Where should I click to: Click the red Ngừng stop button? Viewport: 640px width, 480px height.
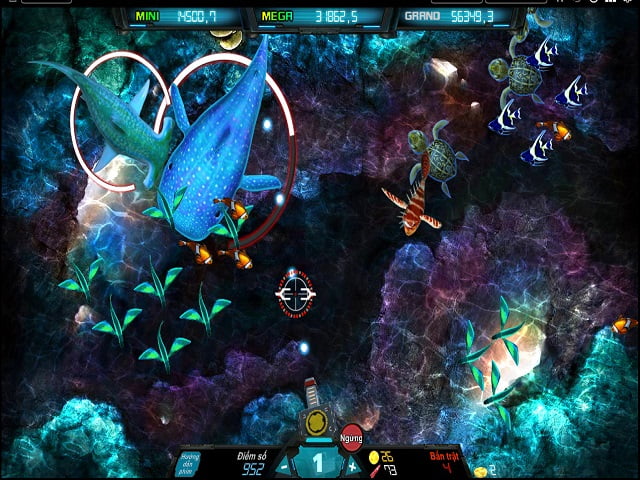351,436
